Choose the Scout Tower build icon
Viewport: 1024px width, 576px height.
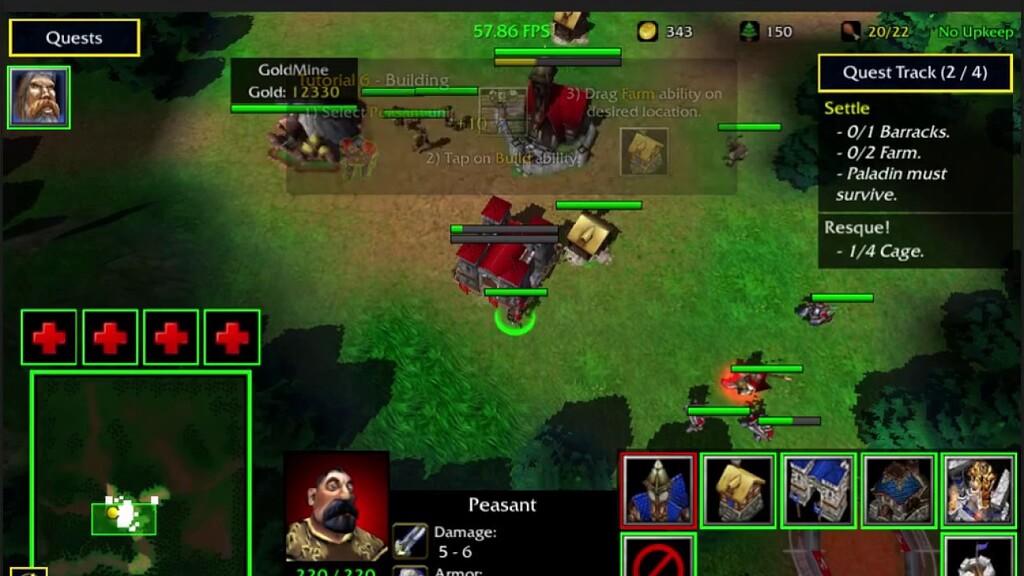coord(978,556)
